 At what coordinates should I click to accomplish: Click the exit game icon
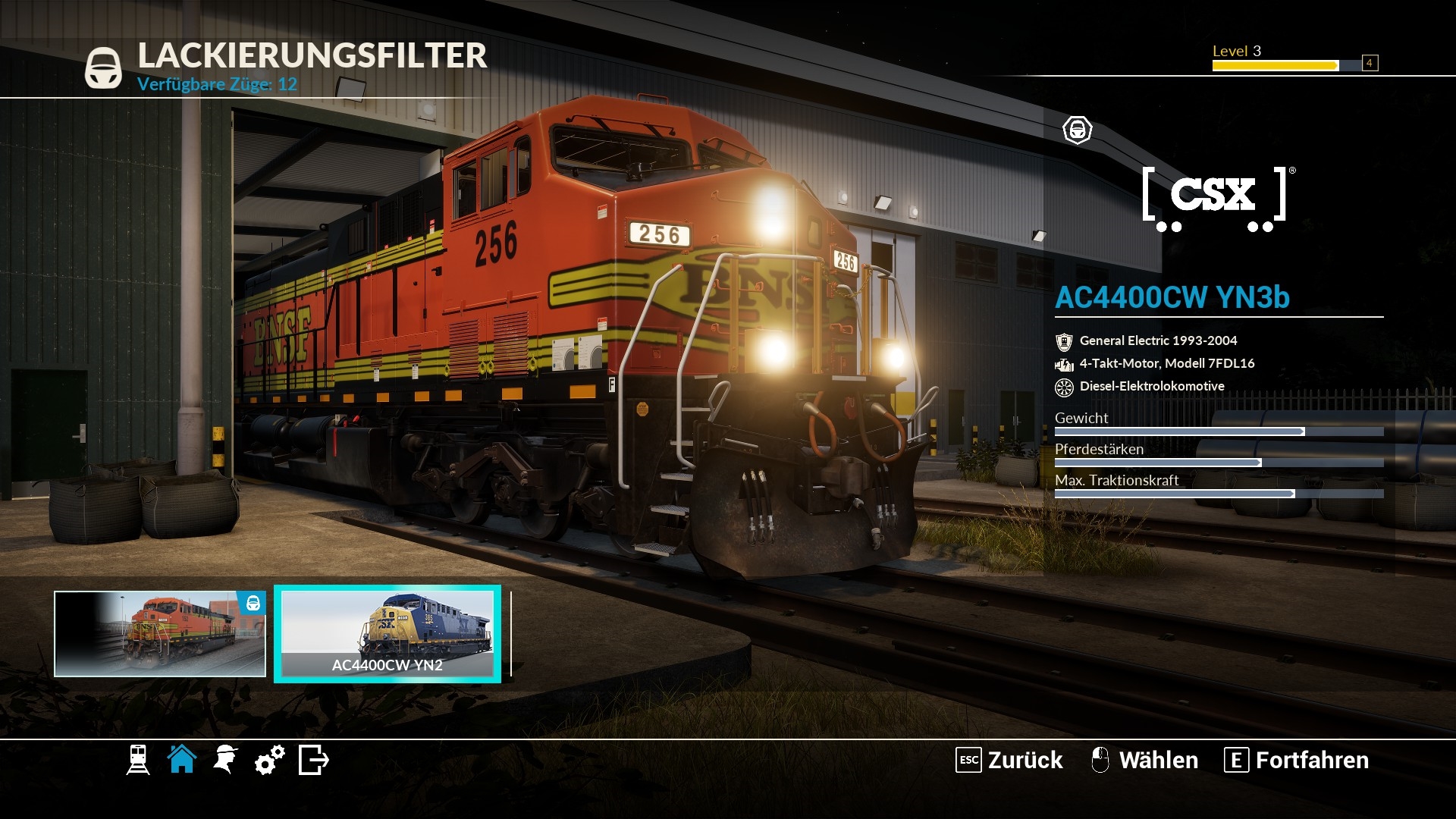click(x=313, y=760)
